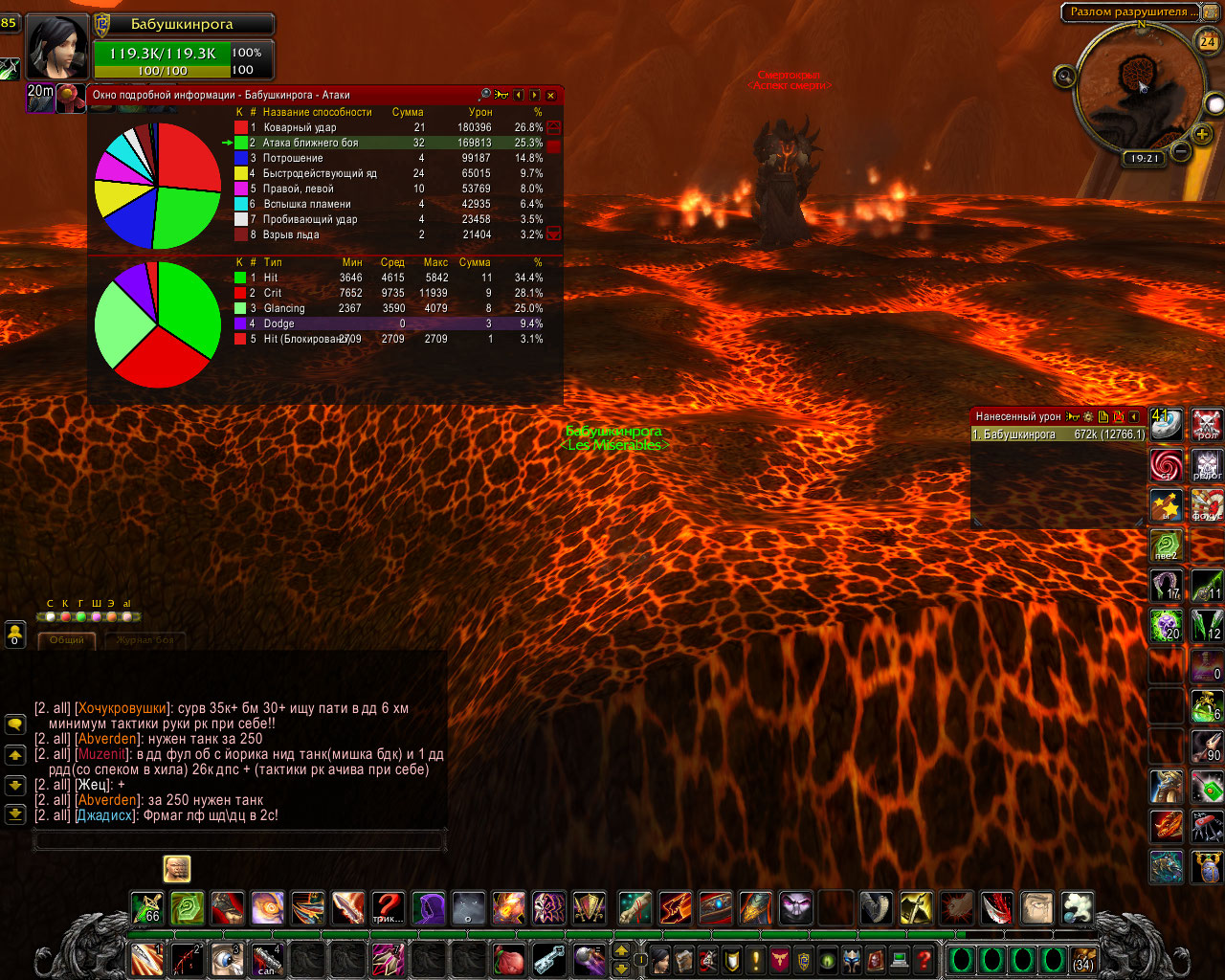Zoom in the minimap with plus button
The image size is (1225, 980).
[1202, 134]
